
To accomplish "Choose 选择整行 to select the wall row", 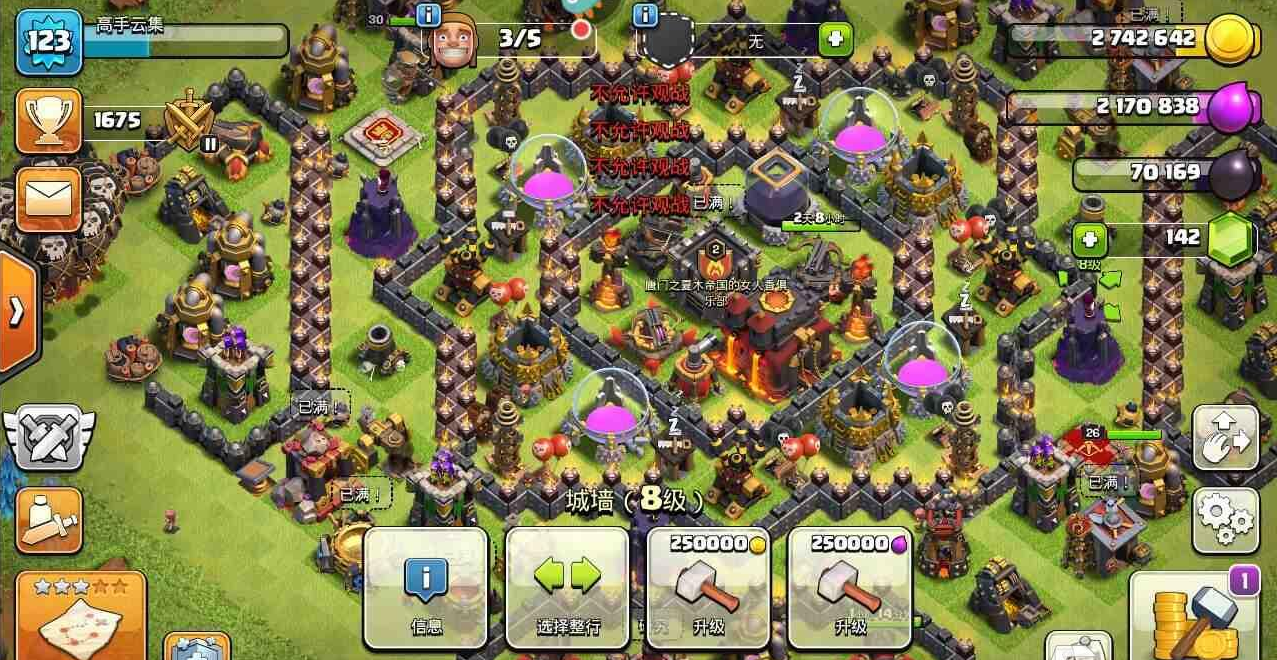I will coord(567,588).
